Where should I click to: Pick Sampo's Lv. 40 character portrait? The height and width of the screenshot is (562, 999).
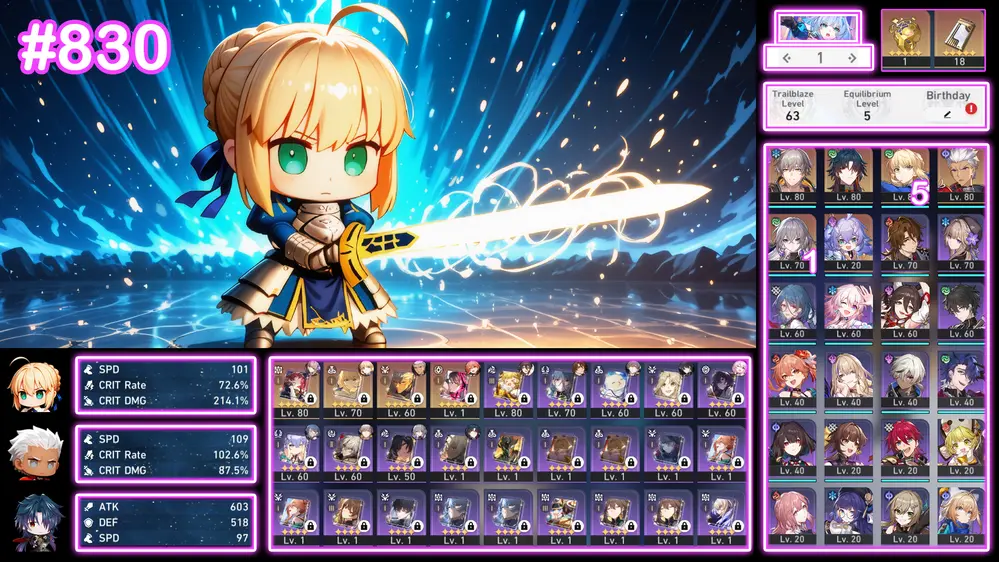(961, 379)
